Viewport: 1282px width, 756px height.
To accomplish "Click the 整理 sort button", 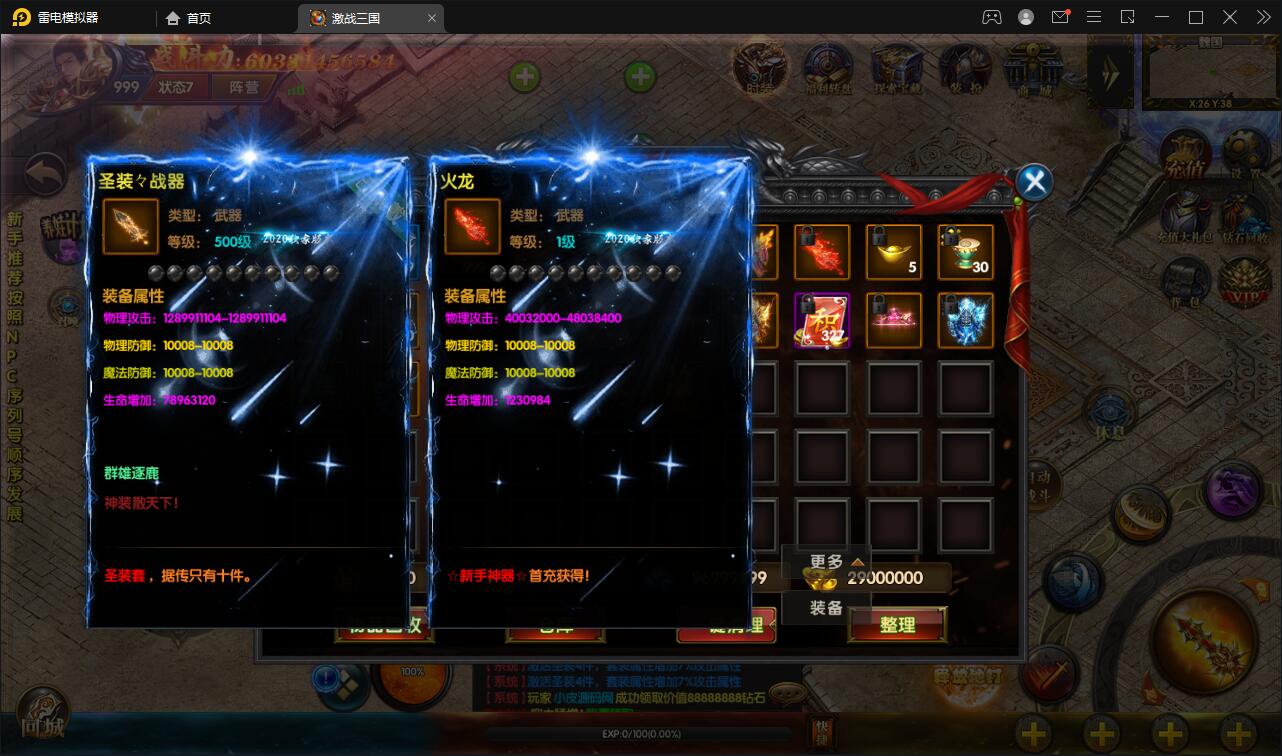I will [897, 625].
